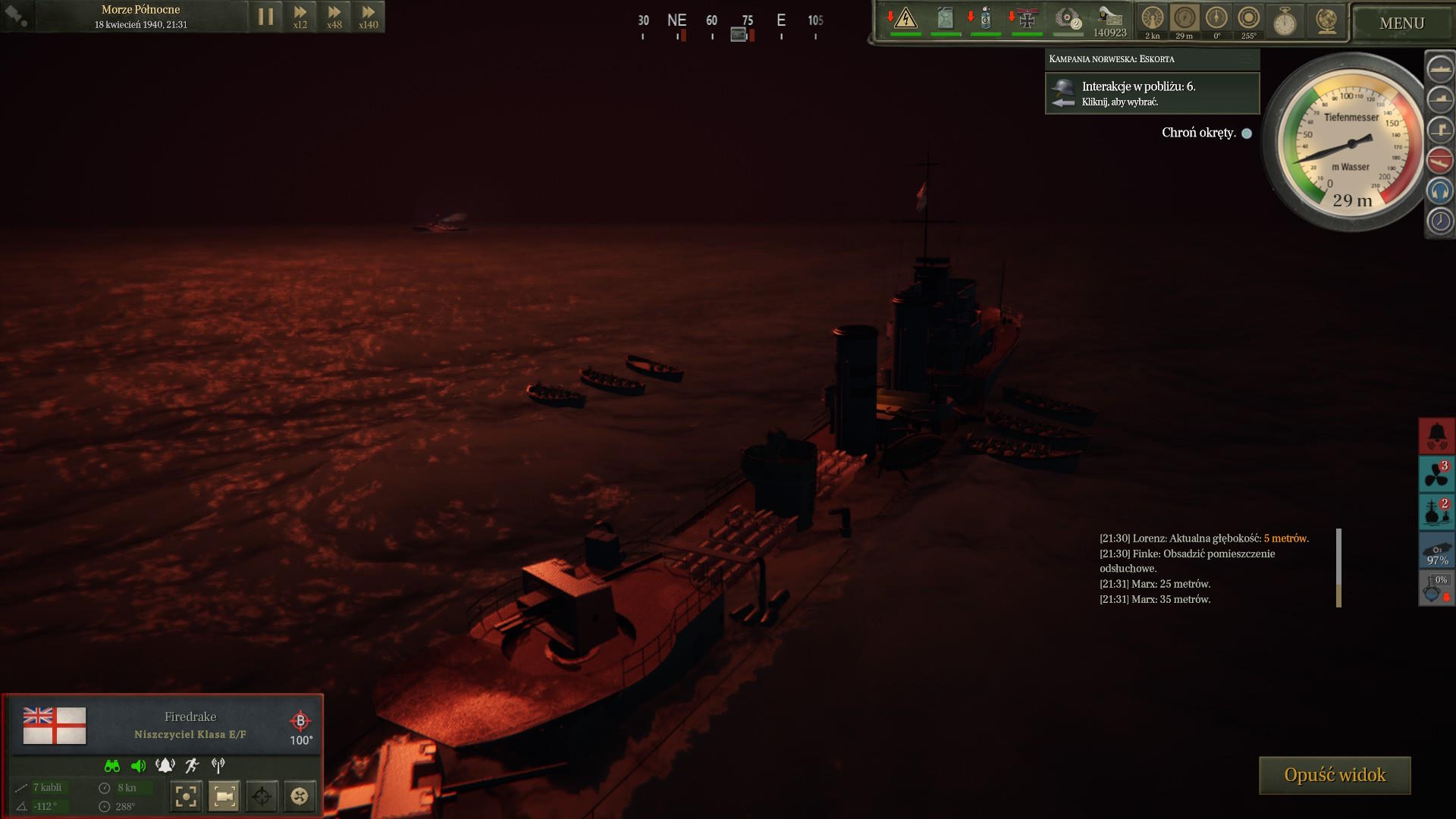Viewport: 1456px width, 819px height.
Task: Open the world map globe
Action: pos(1326,21)
